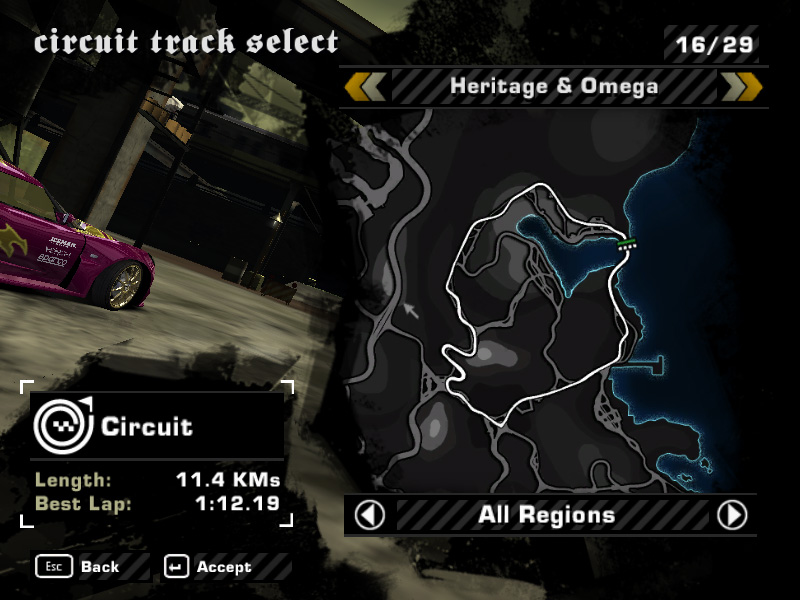
Task: Click the Back button
Action: (x=80, y=567)
